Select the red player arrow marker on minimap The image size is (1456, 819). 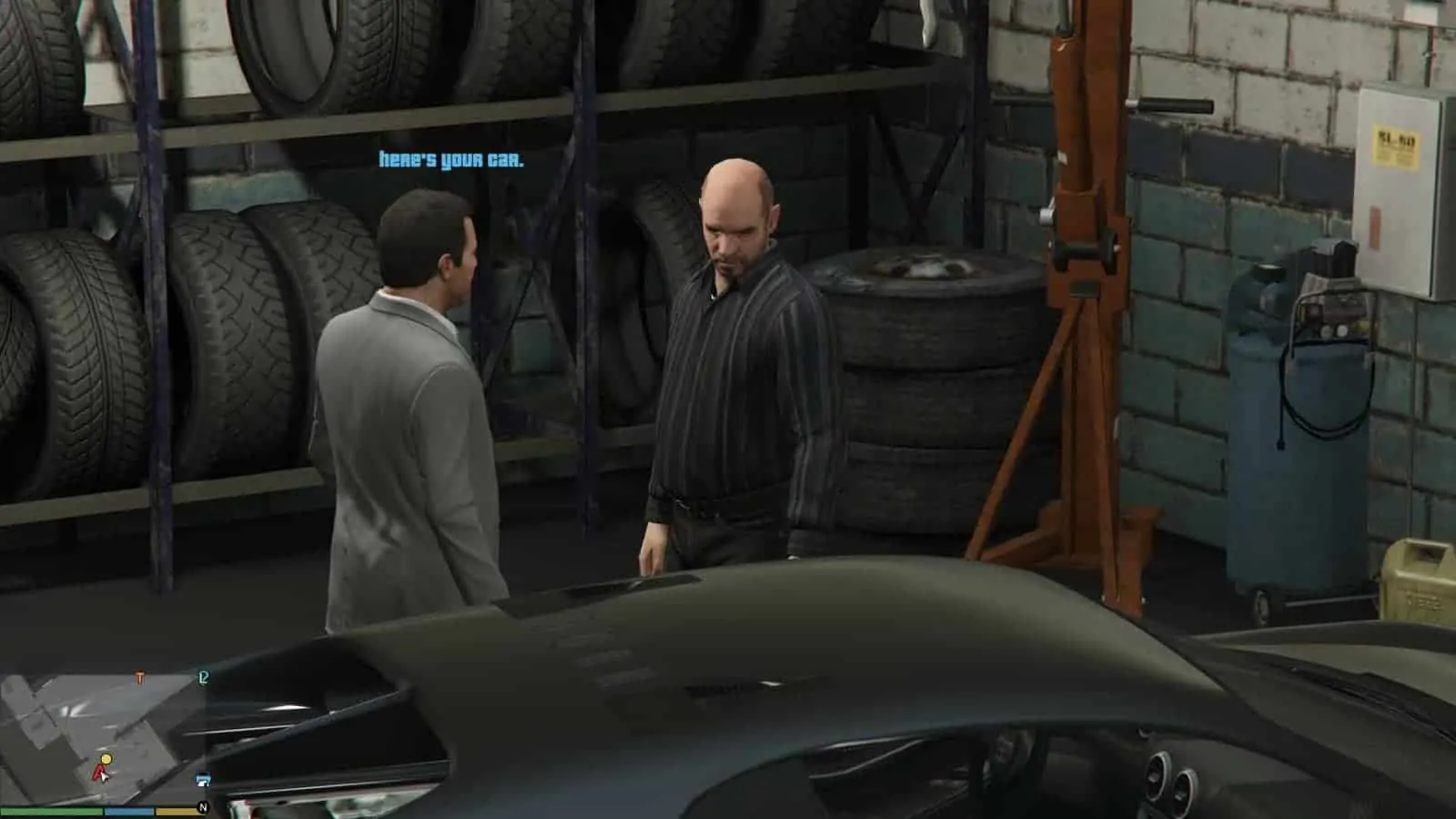pyautogui.click(x=97, y=772)
